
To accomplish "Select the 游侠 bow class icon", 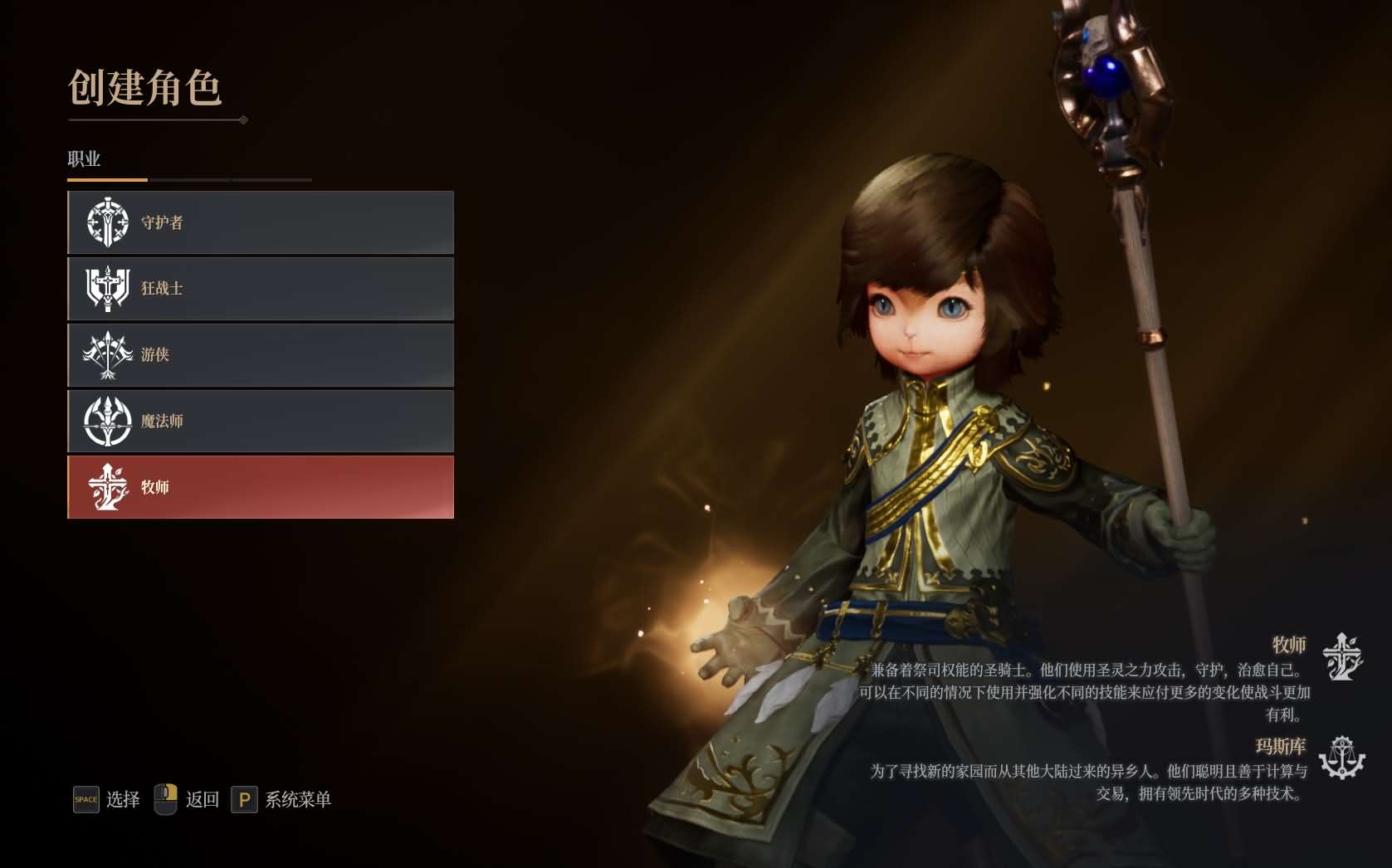I will [105, 354].
